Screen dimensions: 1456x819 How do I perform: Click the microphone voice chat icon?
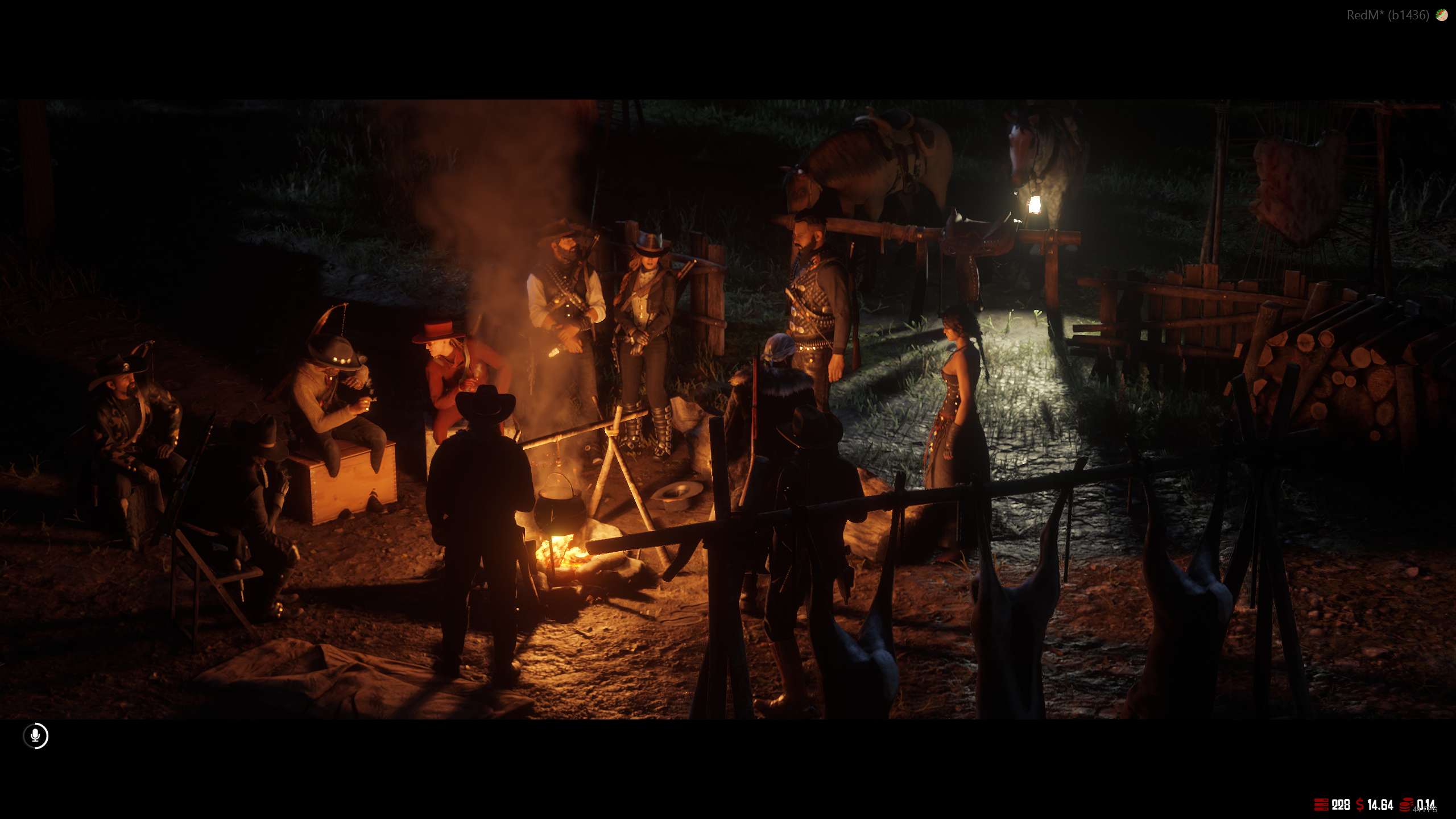tap(35, 736)
